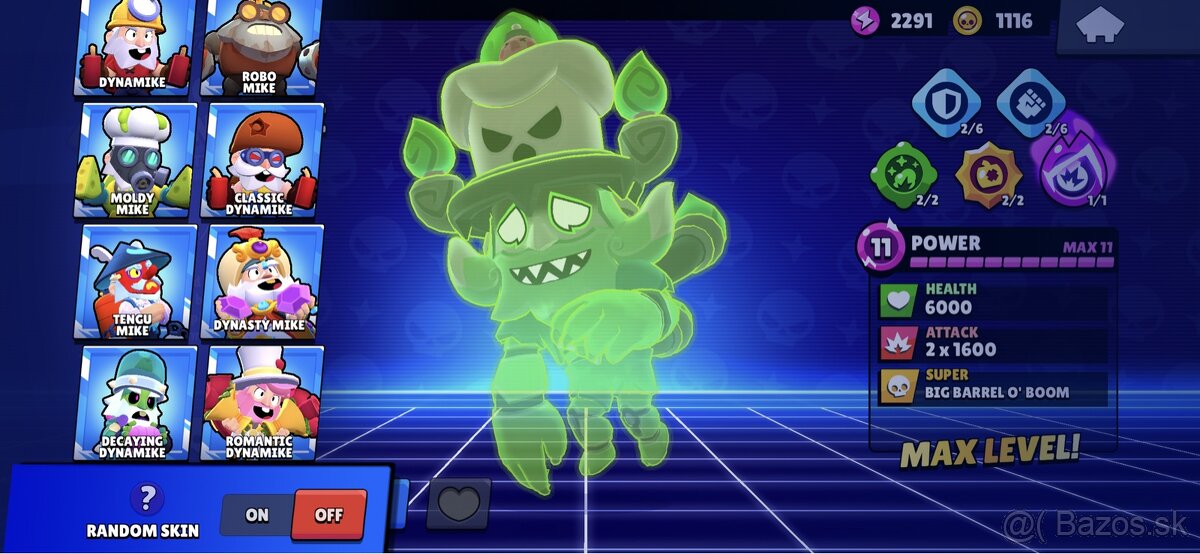Viewport: 1200px width, 554px height.
Task: Set Random Skin to off
Action: pos(328,515)
